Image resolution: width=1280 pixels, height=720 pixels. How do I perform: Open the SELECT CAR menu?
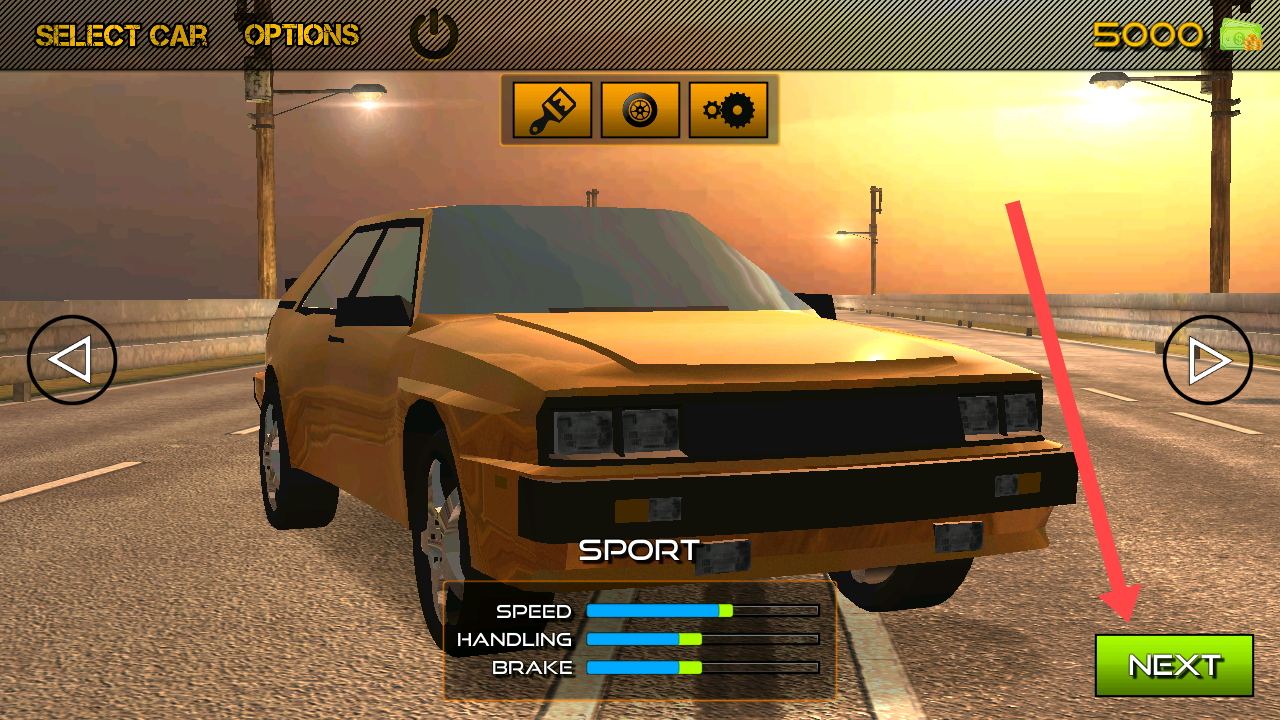pos(122,36)
